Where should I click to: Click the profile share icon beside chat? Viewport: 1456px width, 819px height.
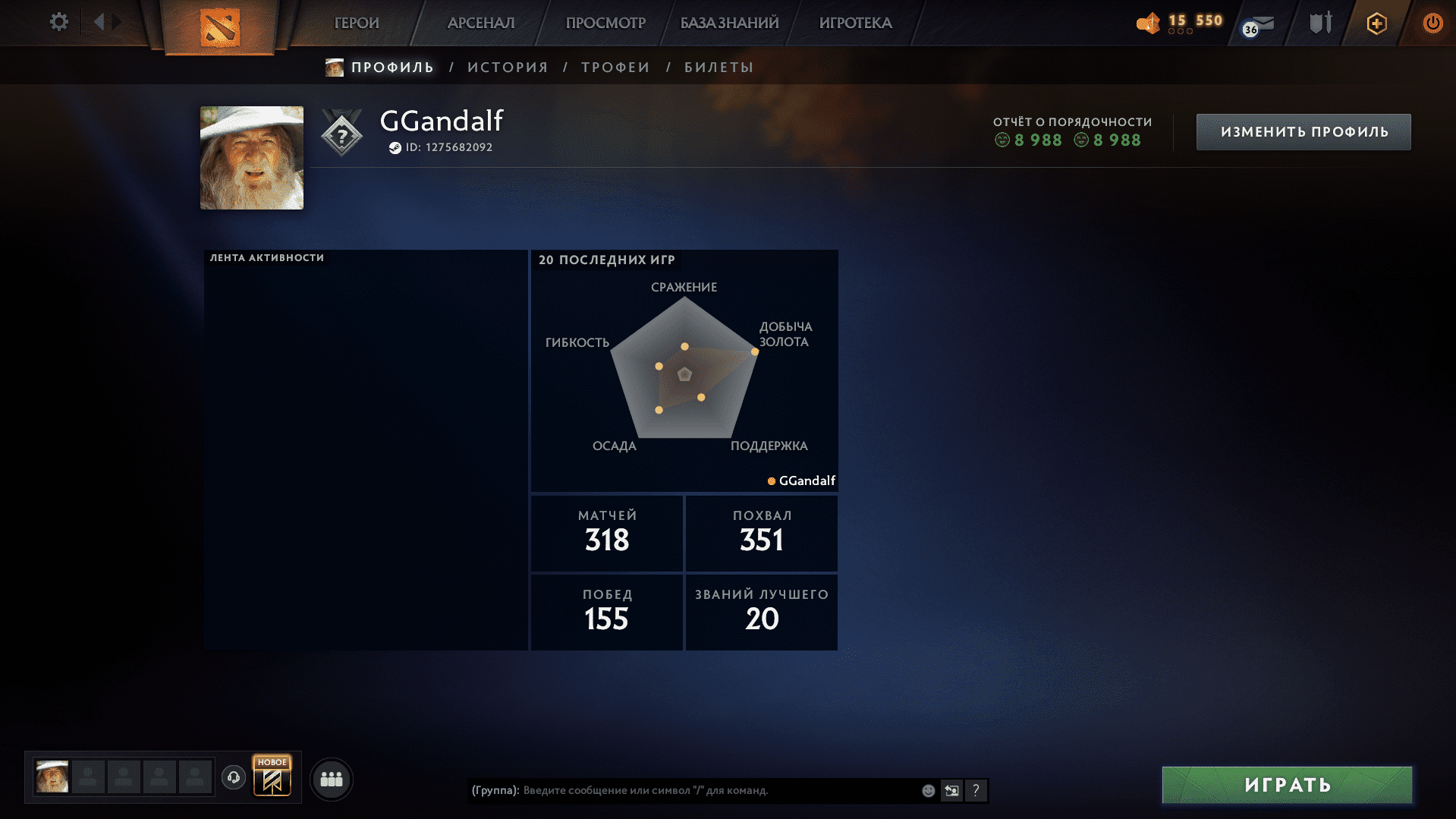(x=951, y=790)
